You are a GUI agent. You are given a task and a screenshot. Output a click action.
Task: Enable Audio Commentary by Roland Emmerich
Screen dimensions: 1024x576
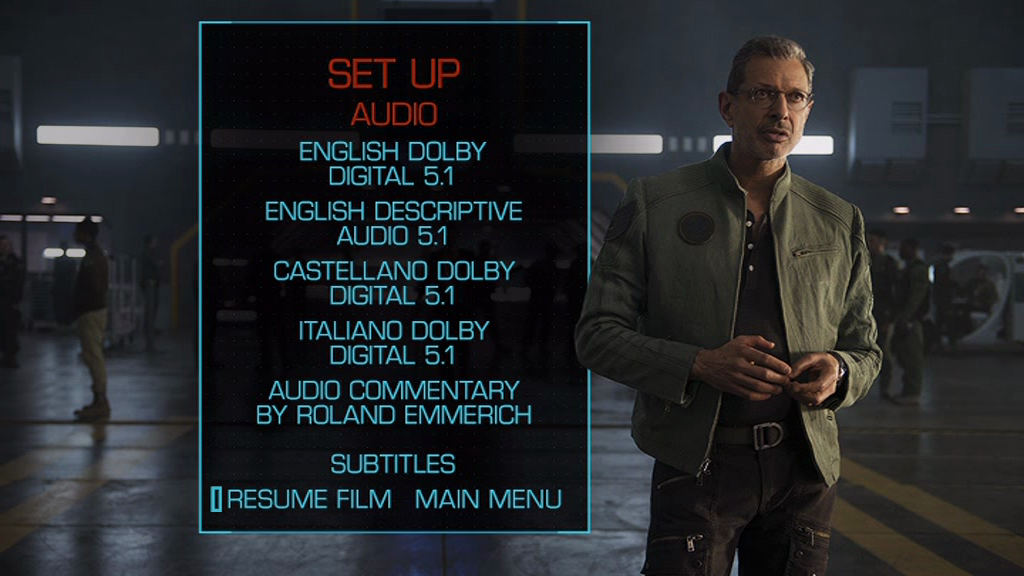pyautogui.click(x=393, y=402)
